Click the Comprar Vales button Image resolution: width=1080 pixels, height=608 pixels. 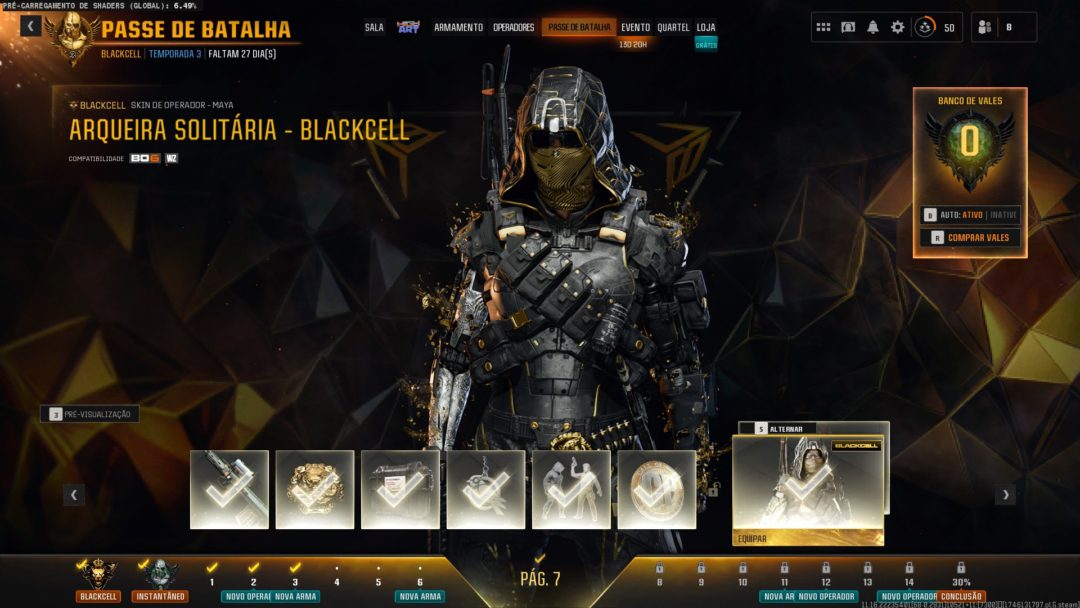[970, 238]
